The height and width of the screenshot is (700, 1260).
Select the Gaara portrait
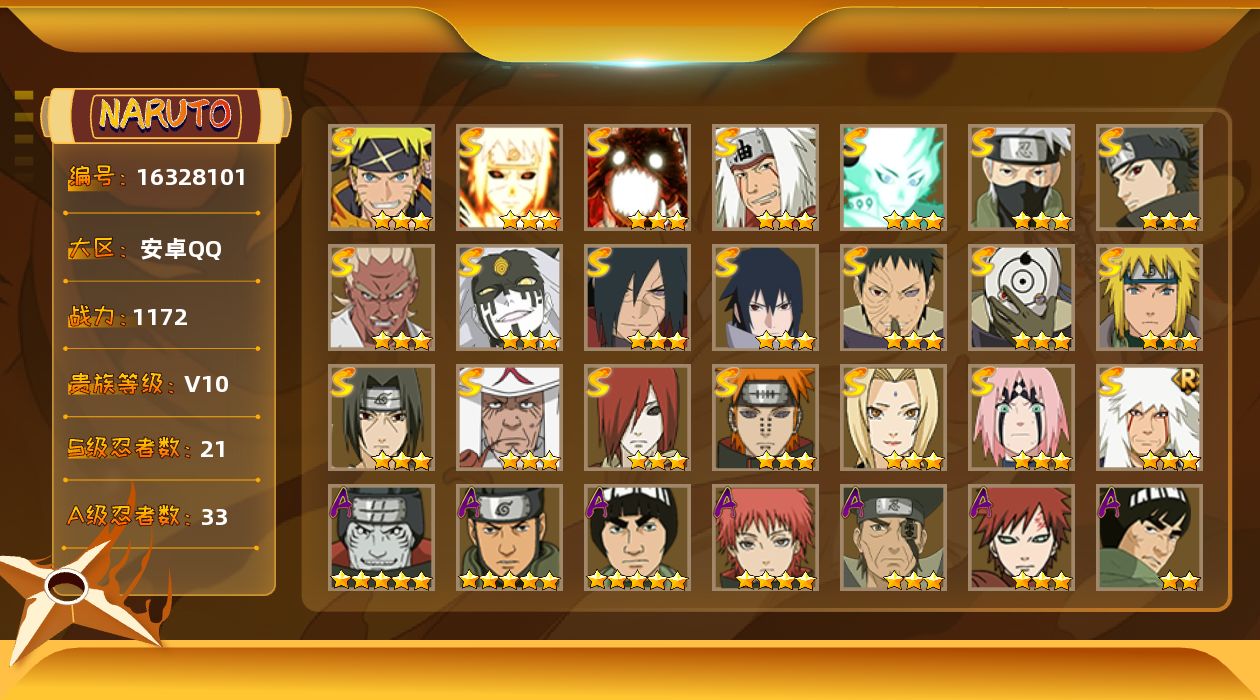point(1021,537)
